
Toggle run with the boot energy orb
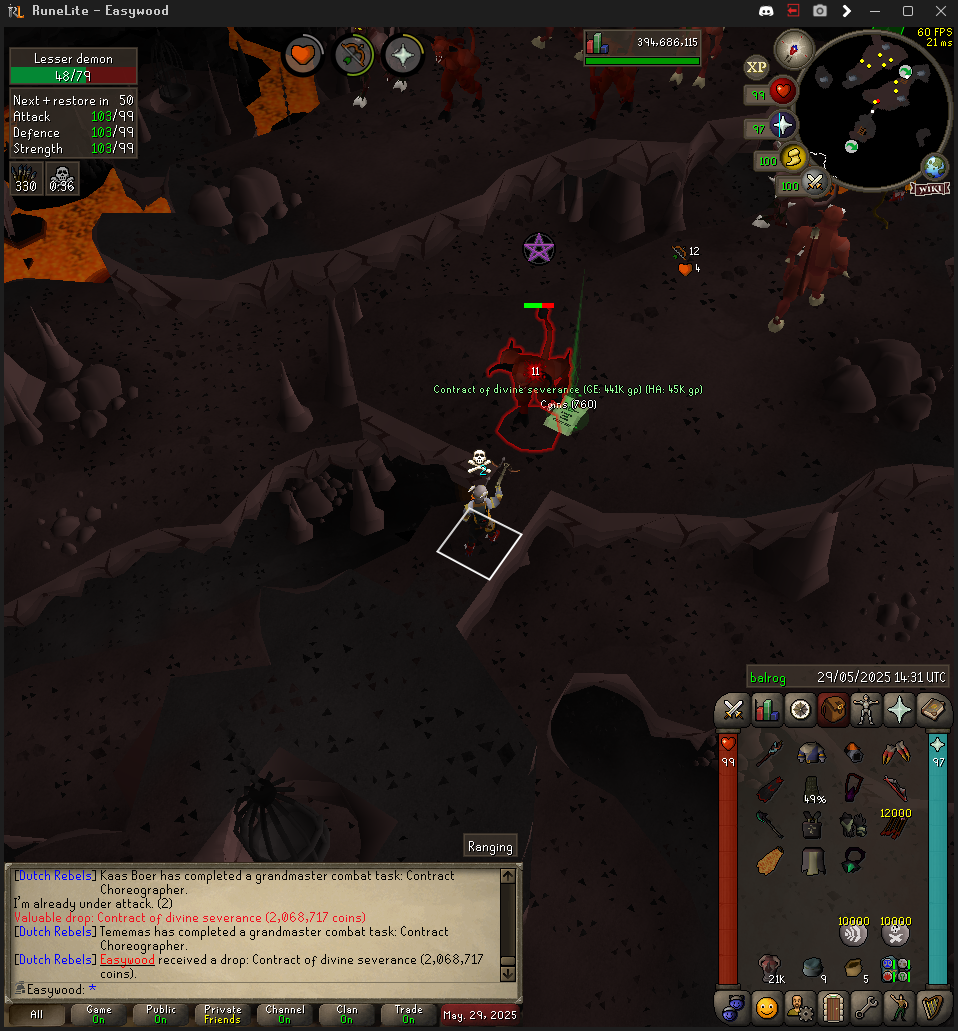click(792, 158)
